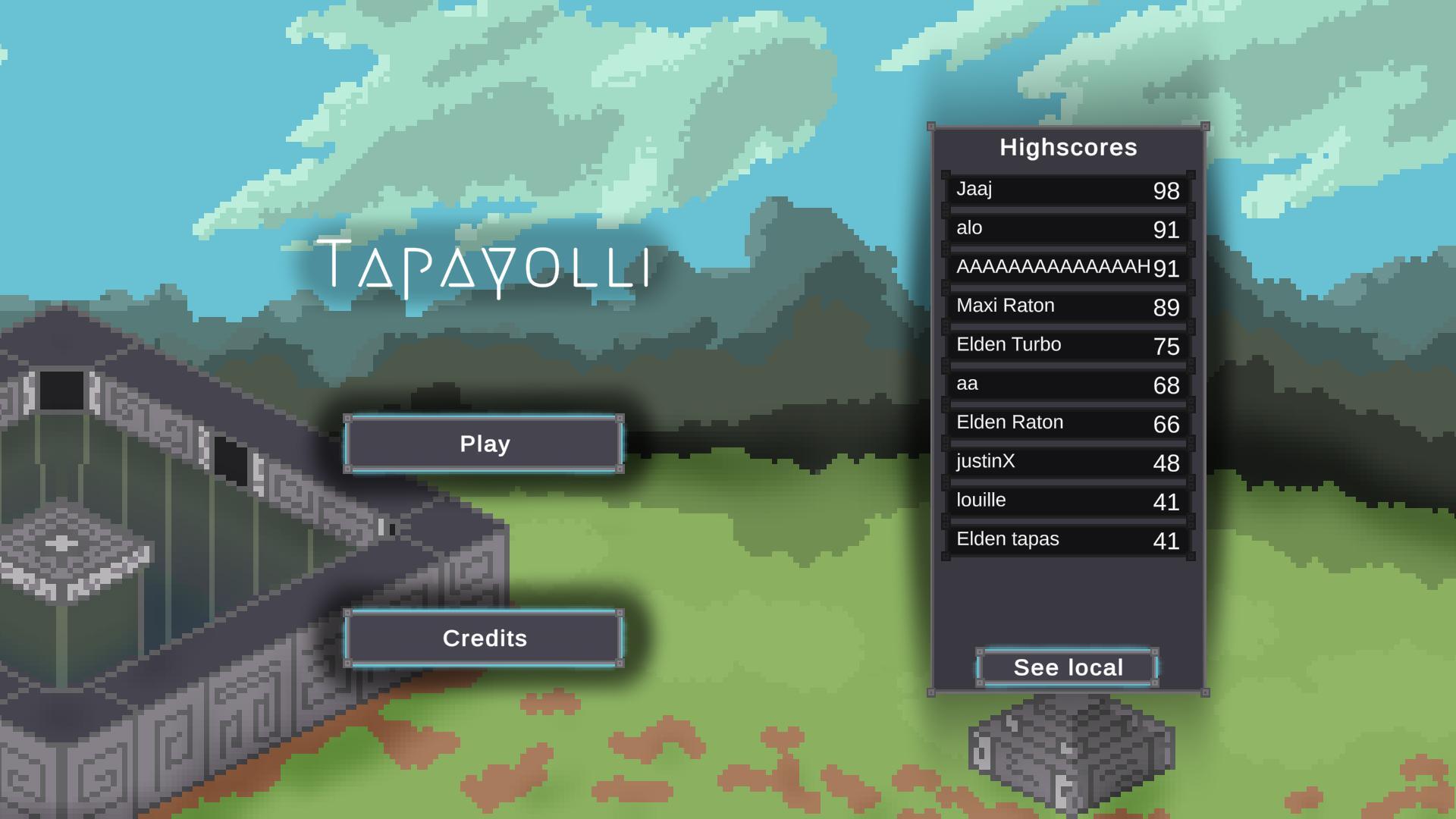
Task: Click the score value 98 beside Jaaj
Action: click(1167, 192)
